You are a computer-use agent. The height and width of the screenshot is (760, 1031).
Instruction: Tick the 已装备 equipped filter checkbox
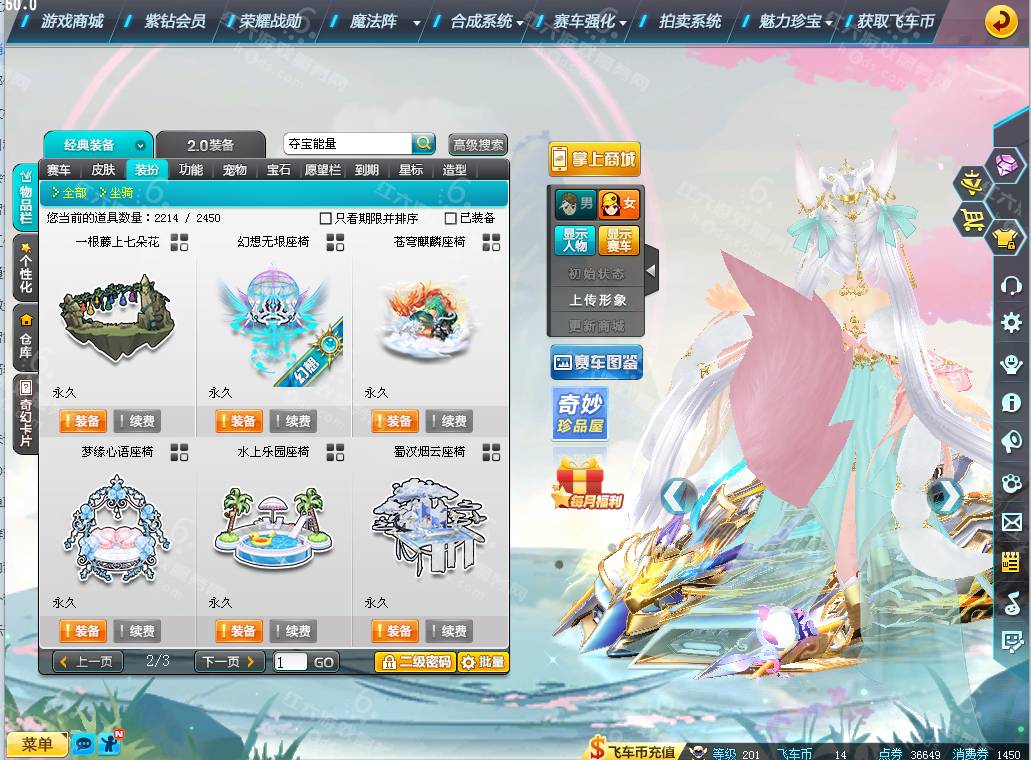[451, 218]
